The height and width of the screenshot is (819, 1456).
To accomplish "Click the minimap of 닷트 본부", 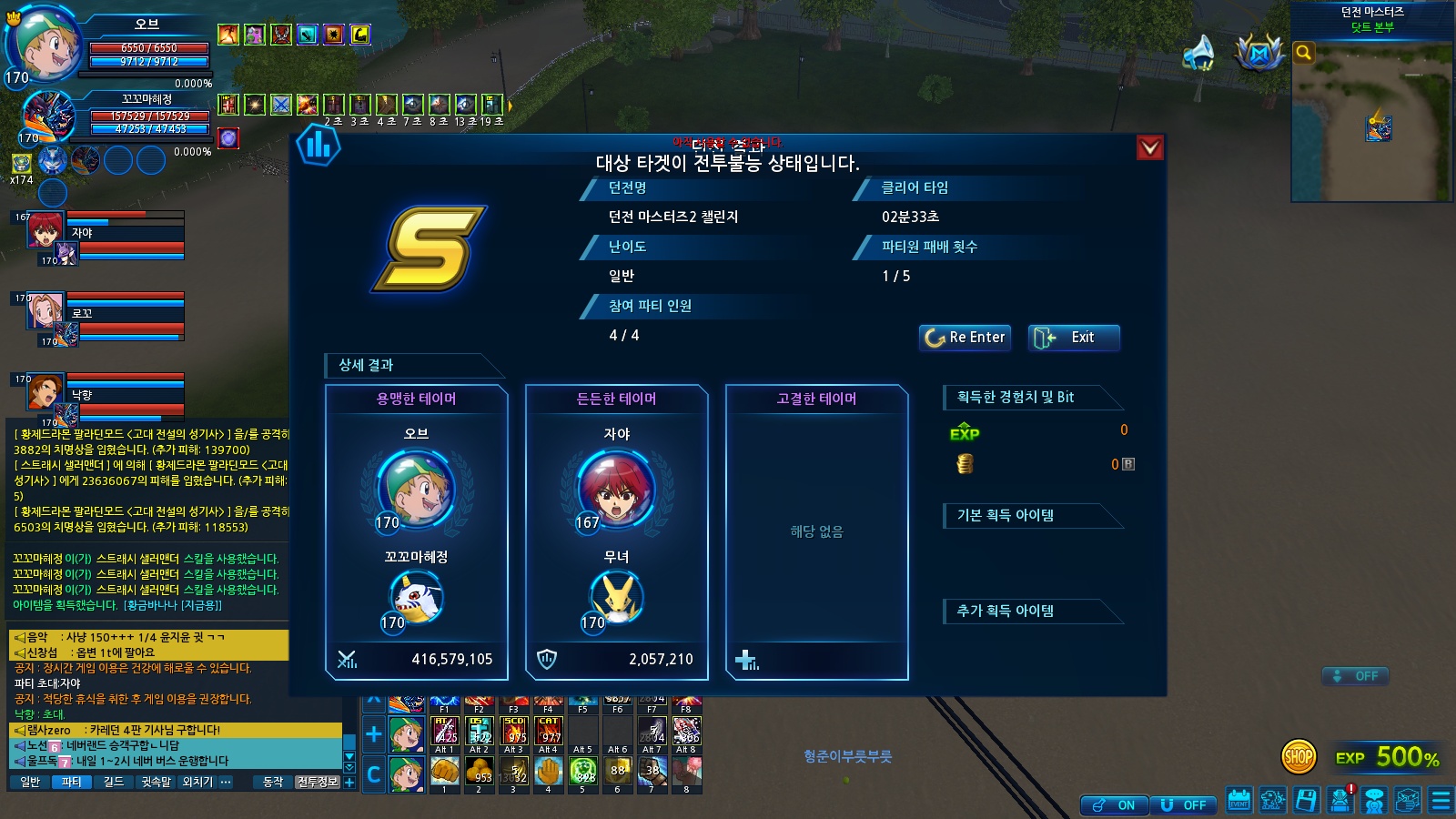I will (x=1372, y=120).
